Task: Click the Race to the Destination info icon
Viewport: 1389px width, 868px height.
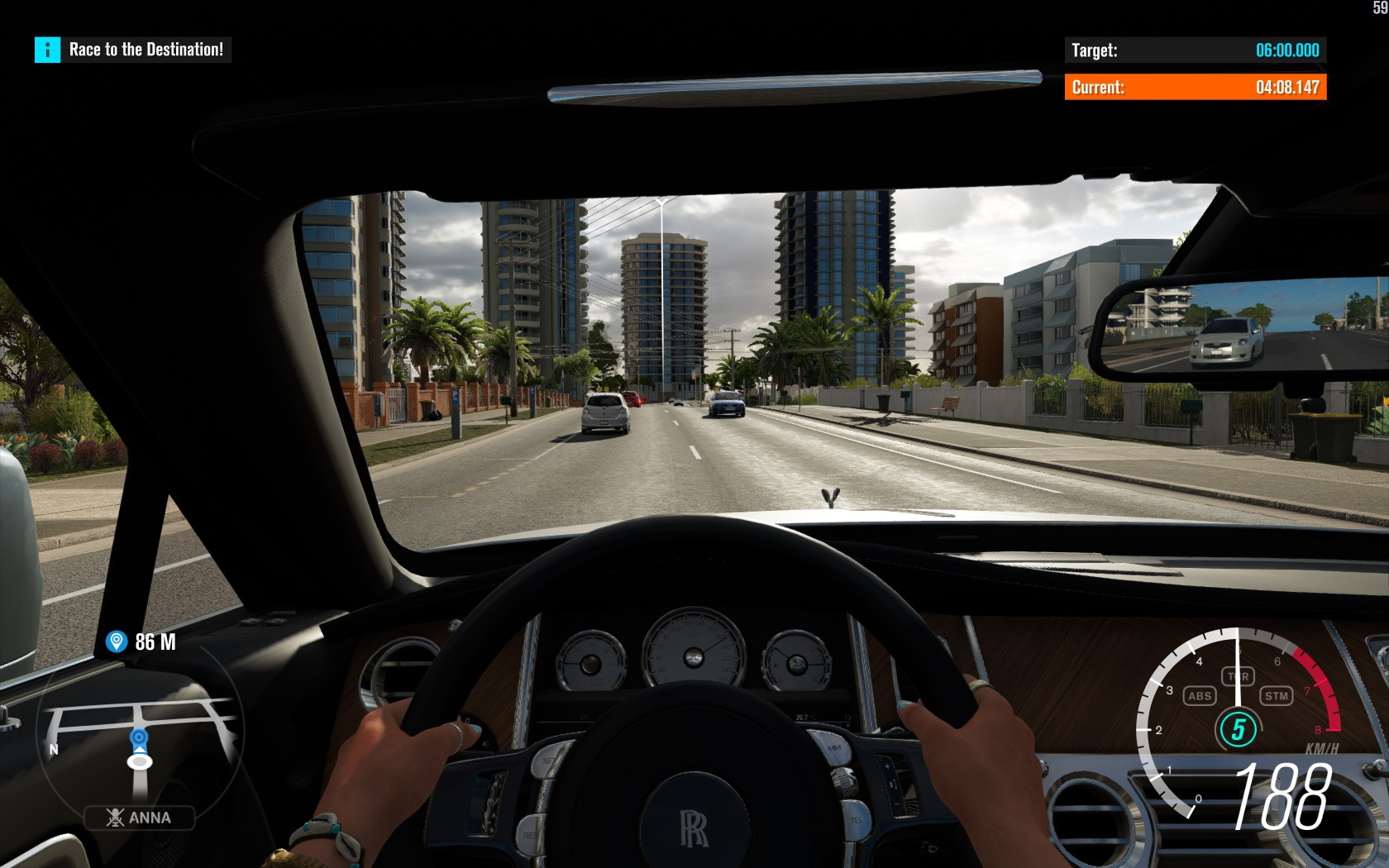Action: tap(47, 50)
